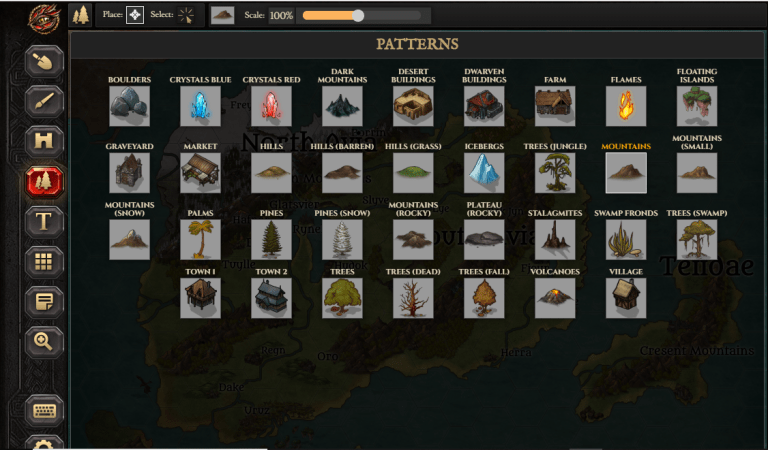
Task: Choose the Trees (Dead) pattern
Action: tap(413, 298)
